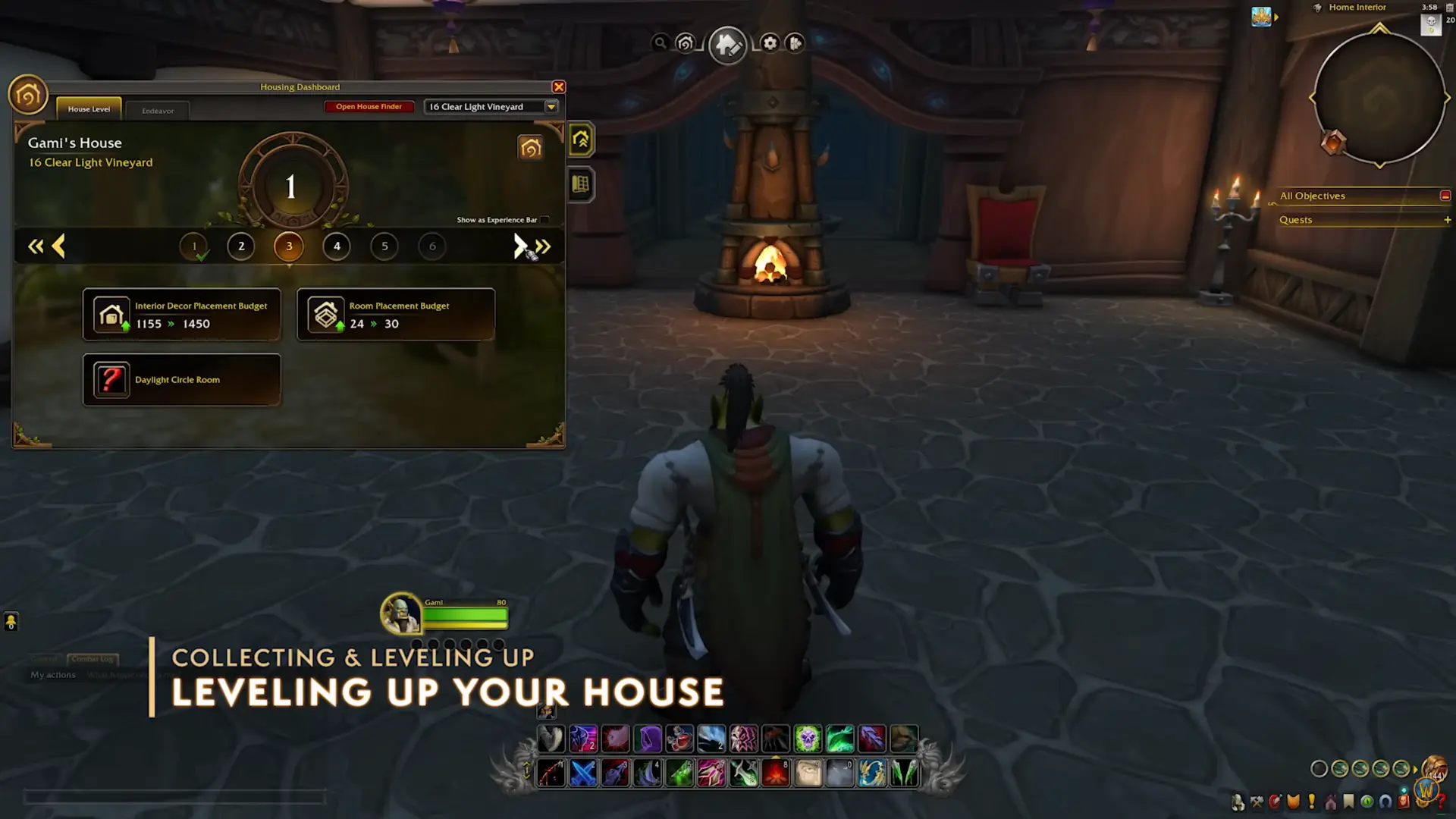Go back one level with single-left arrow
The height and width of the screenshot is (819, 1456).
pos(58,246)
